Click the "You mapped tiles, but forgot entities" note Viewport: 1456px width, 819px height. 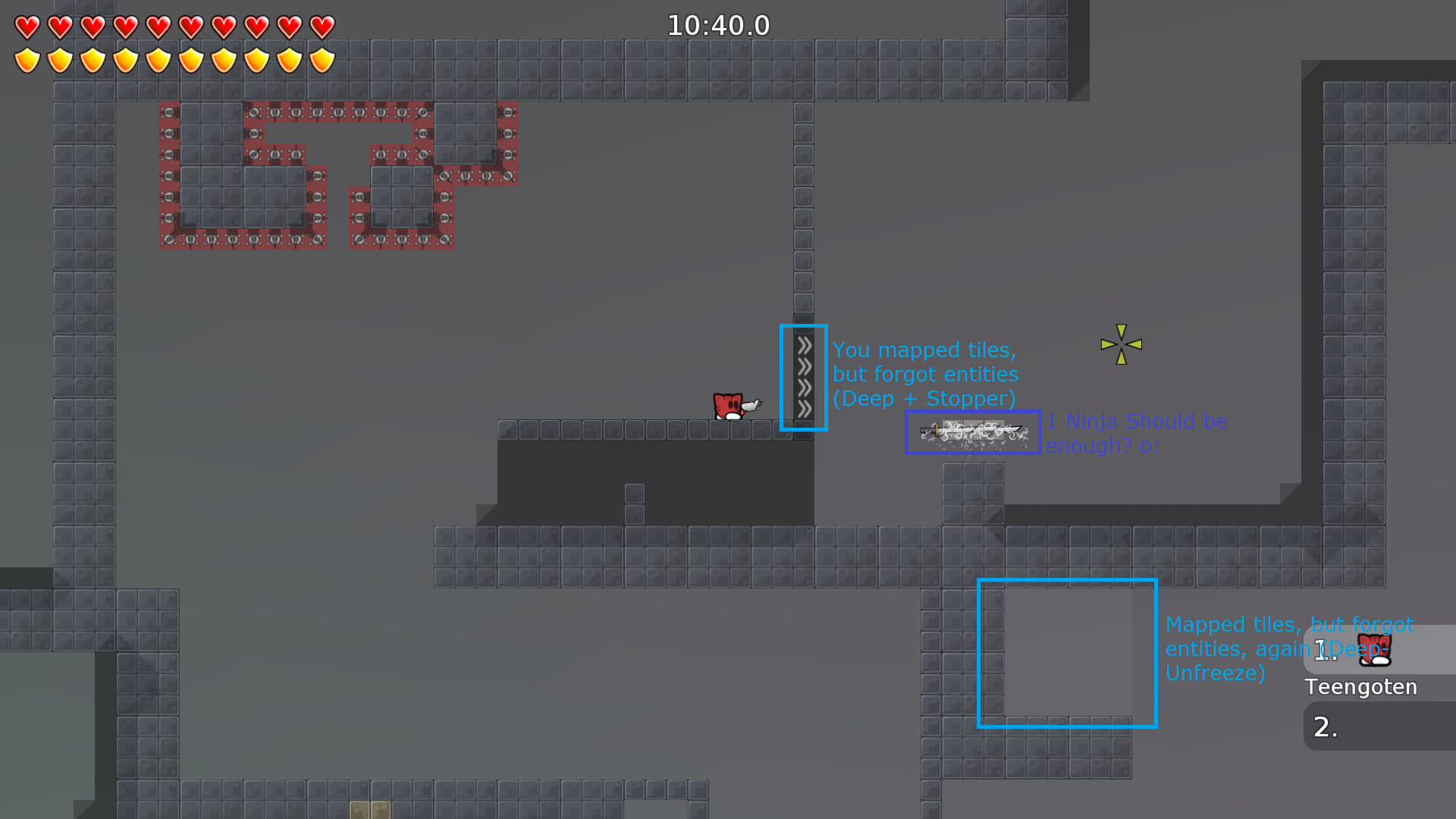(924, 374)
